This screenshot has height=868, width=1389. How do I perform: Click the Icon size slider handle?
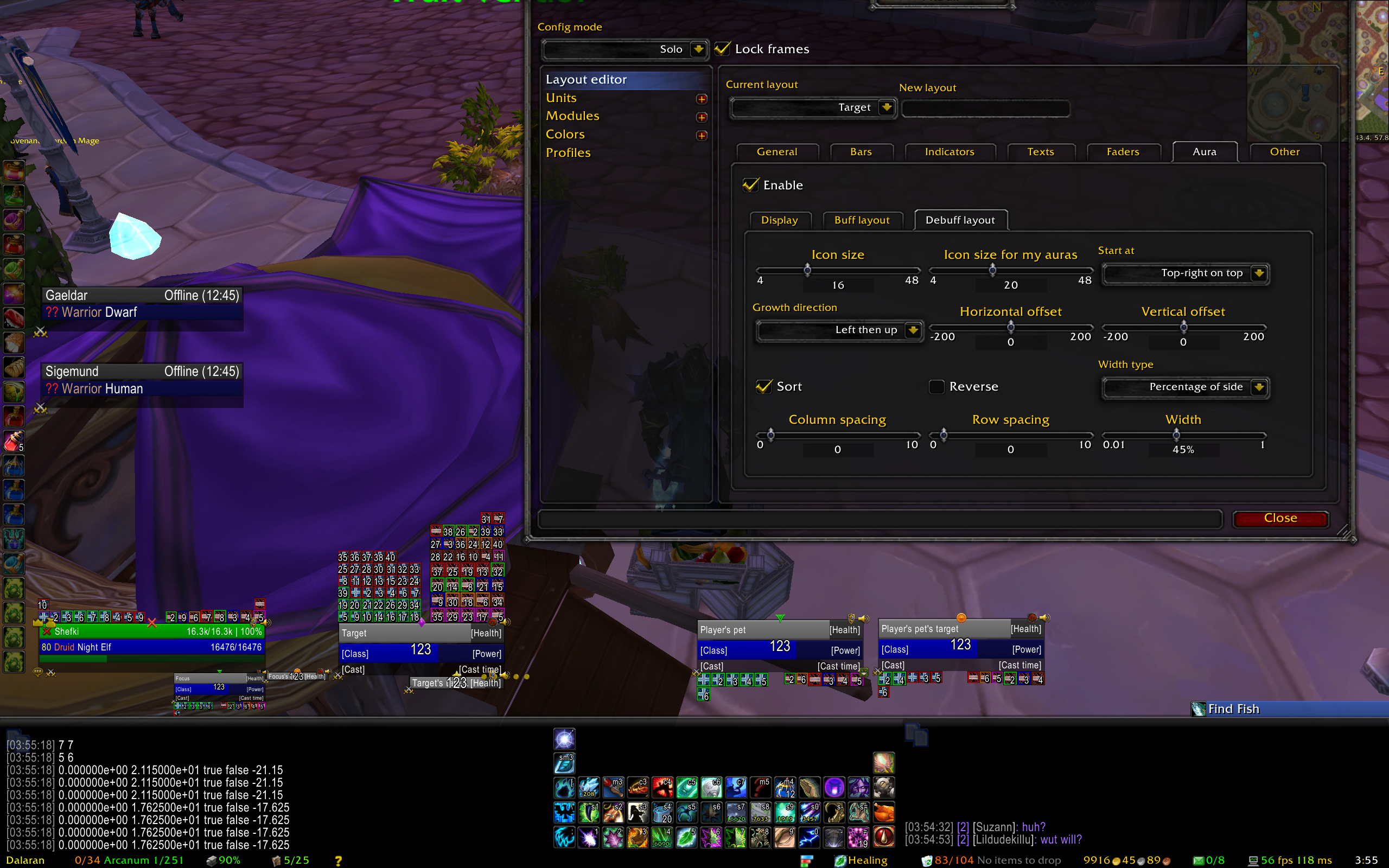pos(807,269)
